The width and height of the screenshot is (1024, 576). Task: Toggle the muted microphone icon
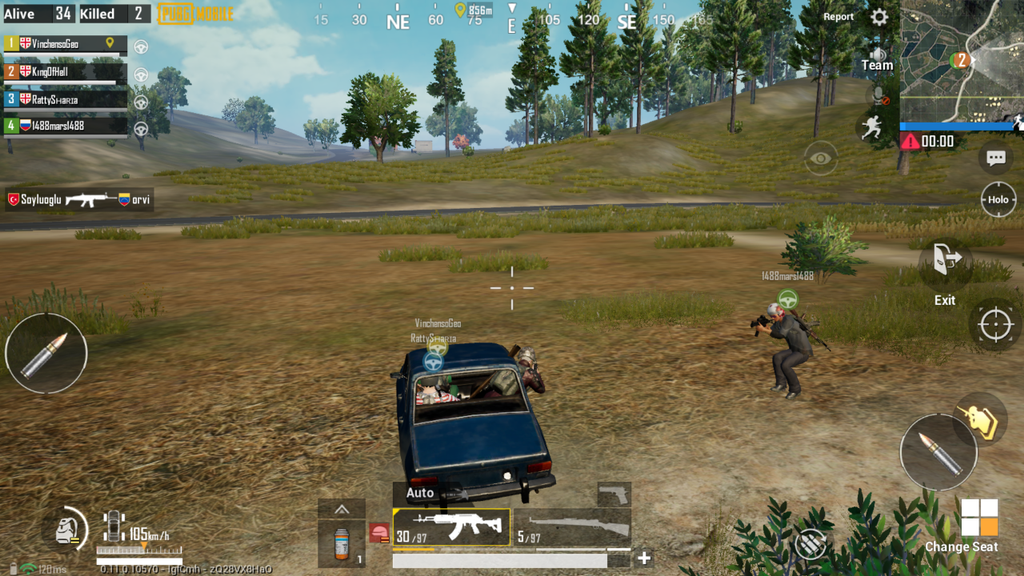tap(878, 96)
